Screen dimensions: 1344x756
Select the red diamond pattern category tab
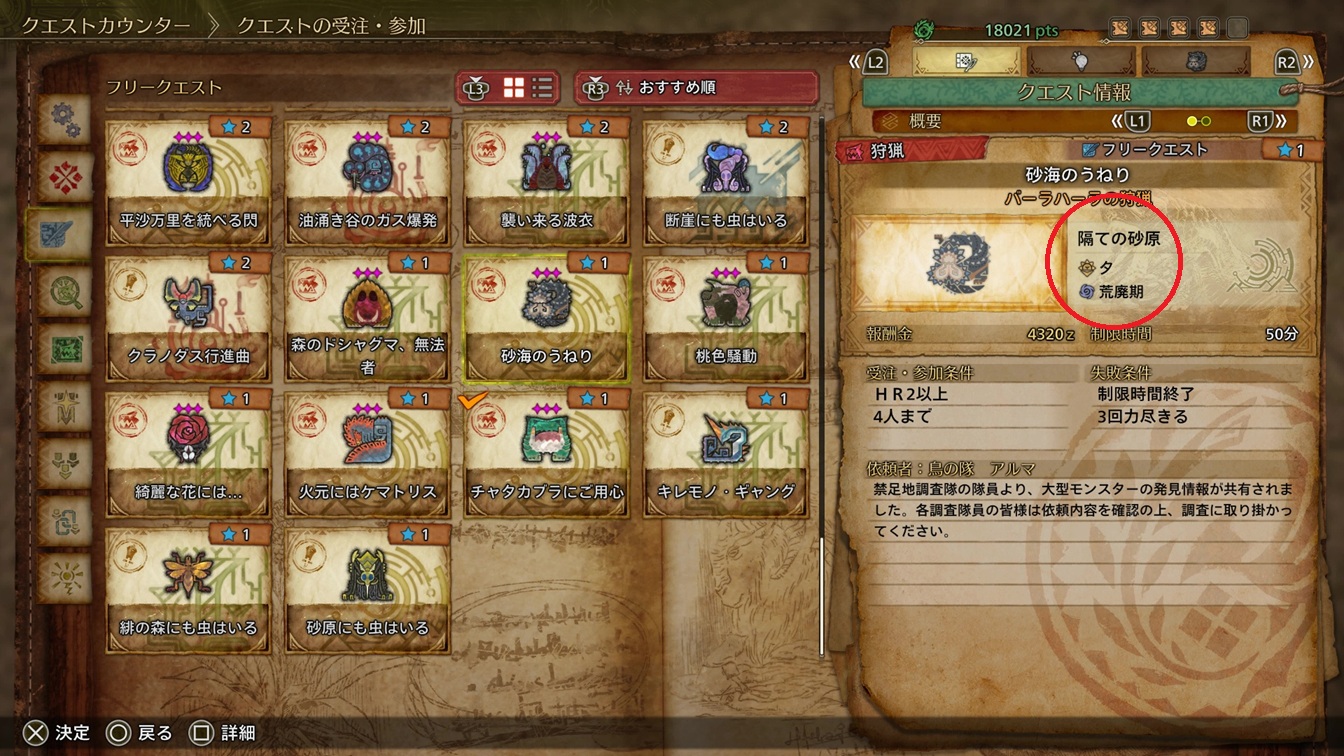[65, 178]
